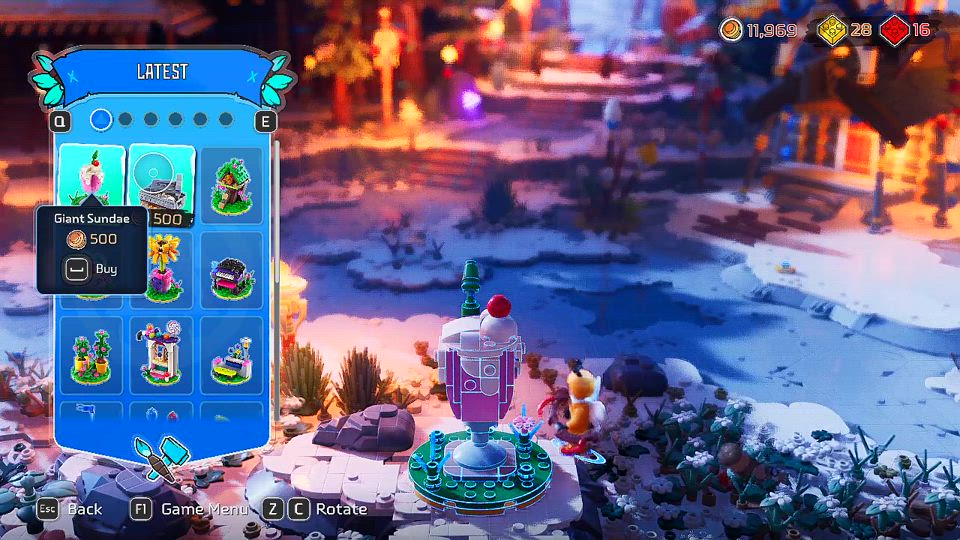
Task: Open the paintbrush customize tool
Action: 161,456
